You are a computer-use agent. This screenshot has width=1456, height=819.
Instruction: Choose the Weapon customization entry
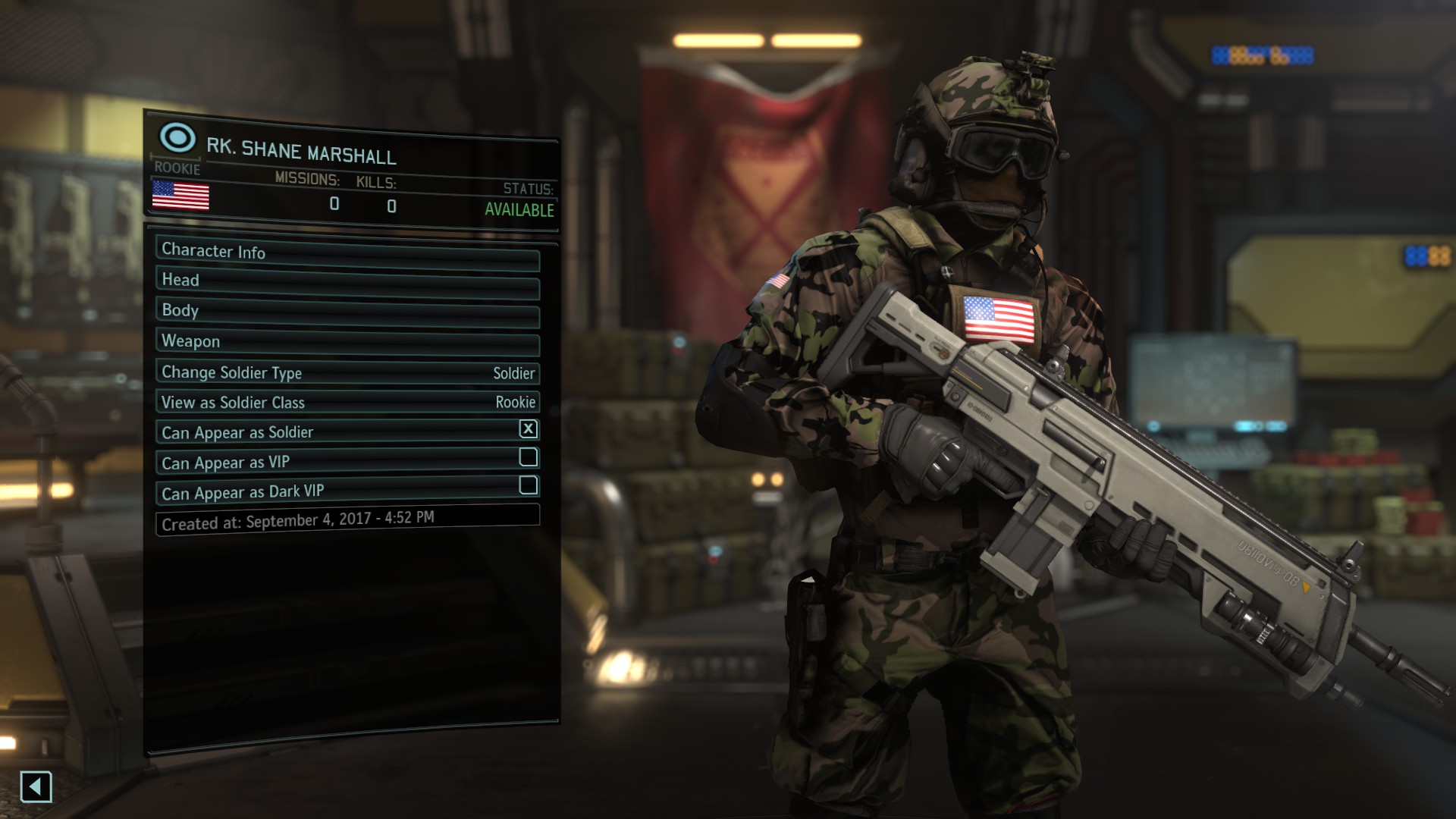[x=347, y=342]
